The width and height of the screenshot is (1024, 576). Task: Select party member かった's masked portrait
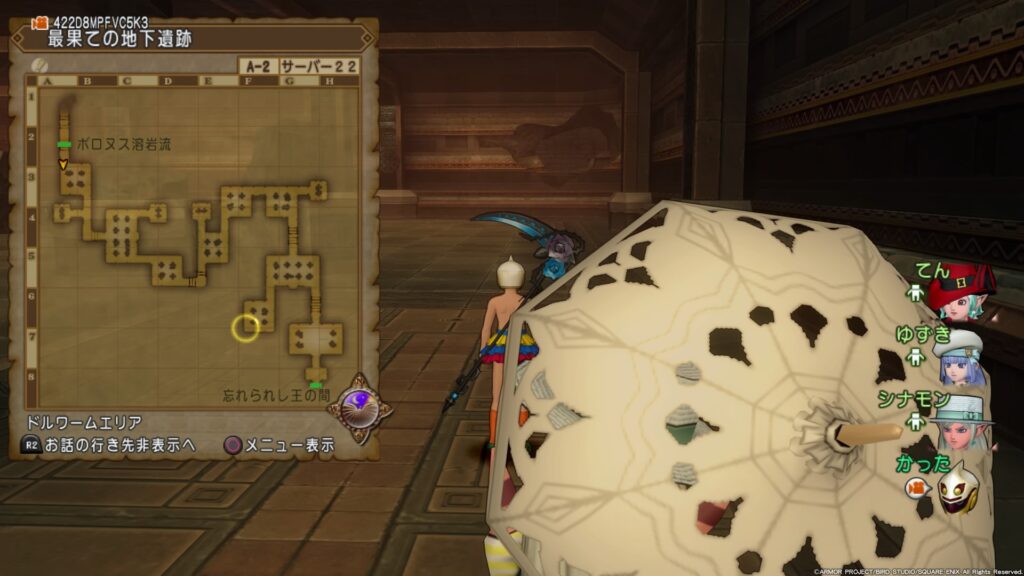pos(957,487)
